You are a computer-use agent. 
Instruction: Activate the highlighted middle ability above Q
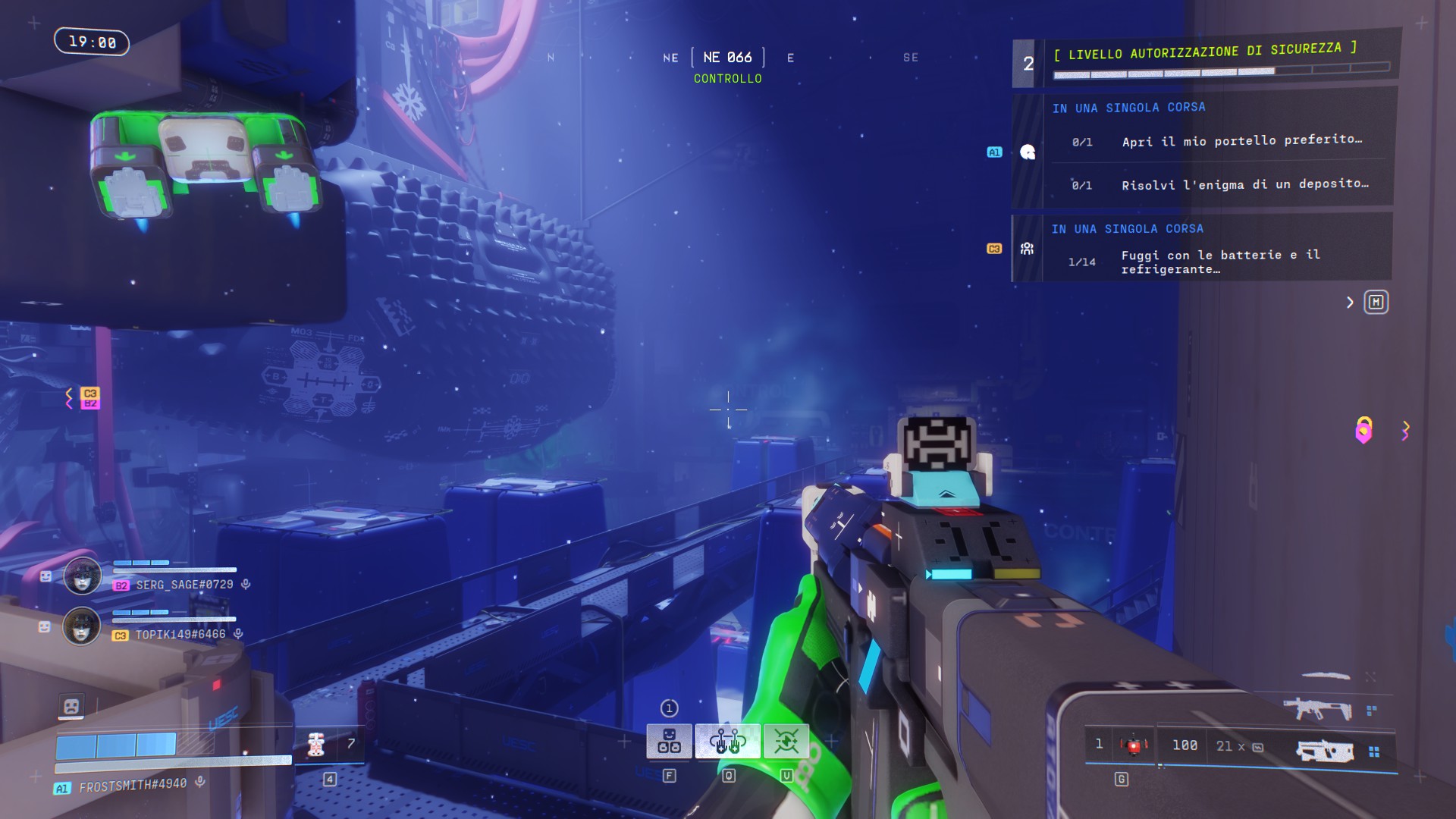coord(727,741)
